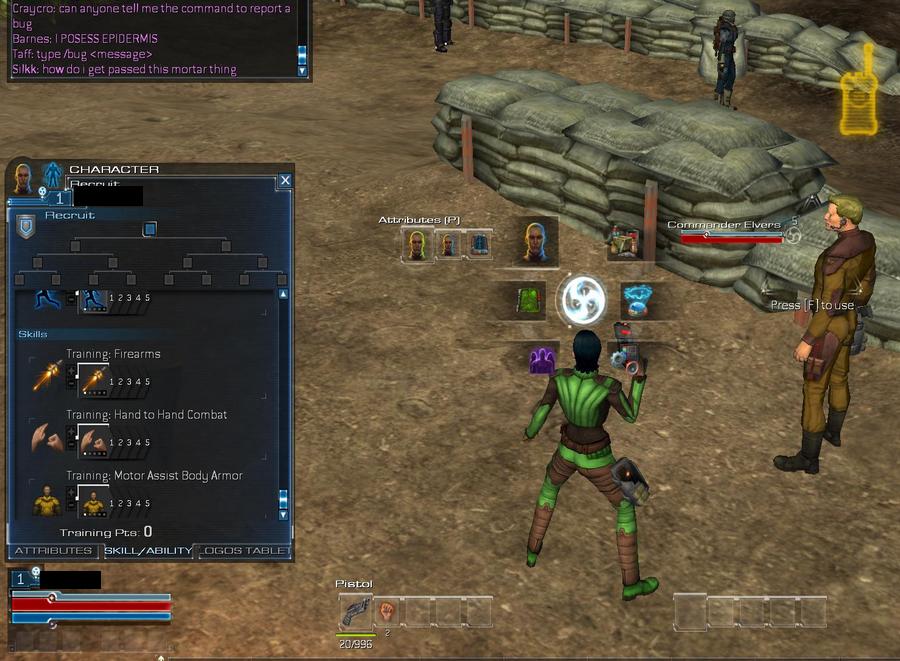The height and width of the screenshot is (661, 900).
Task: Activate the fist melee ability slot
Action: click(x=387, y=612)
